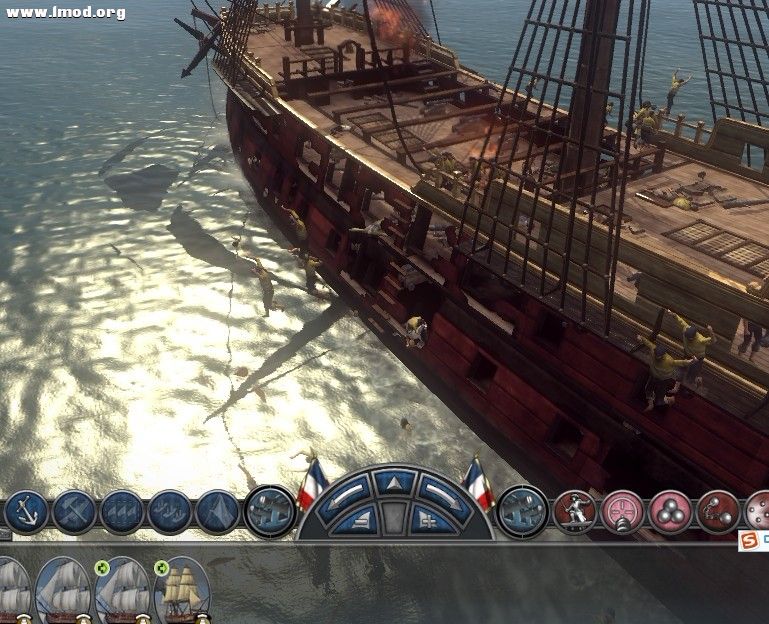Fire the starboard-side broadside cannons
The width and height of the screenshot is (769, 624).
[522, 512]
